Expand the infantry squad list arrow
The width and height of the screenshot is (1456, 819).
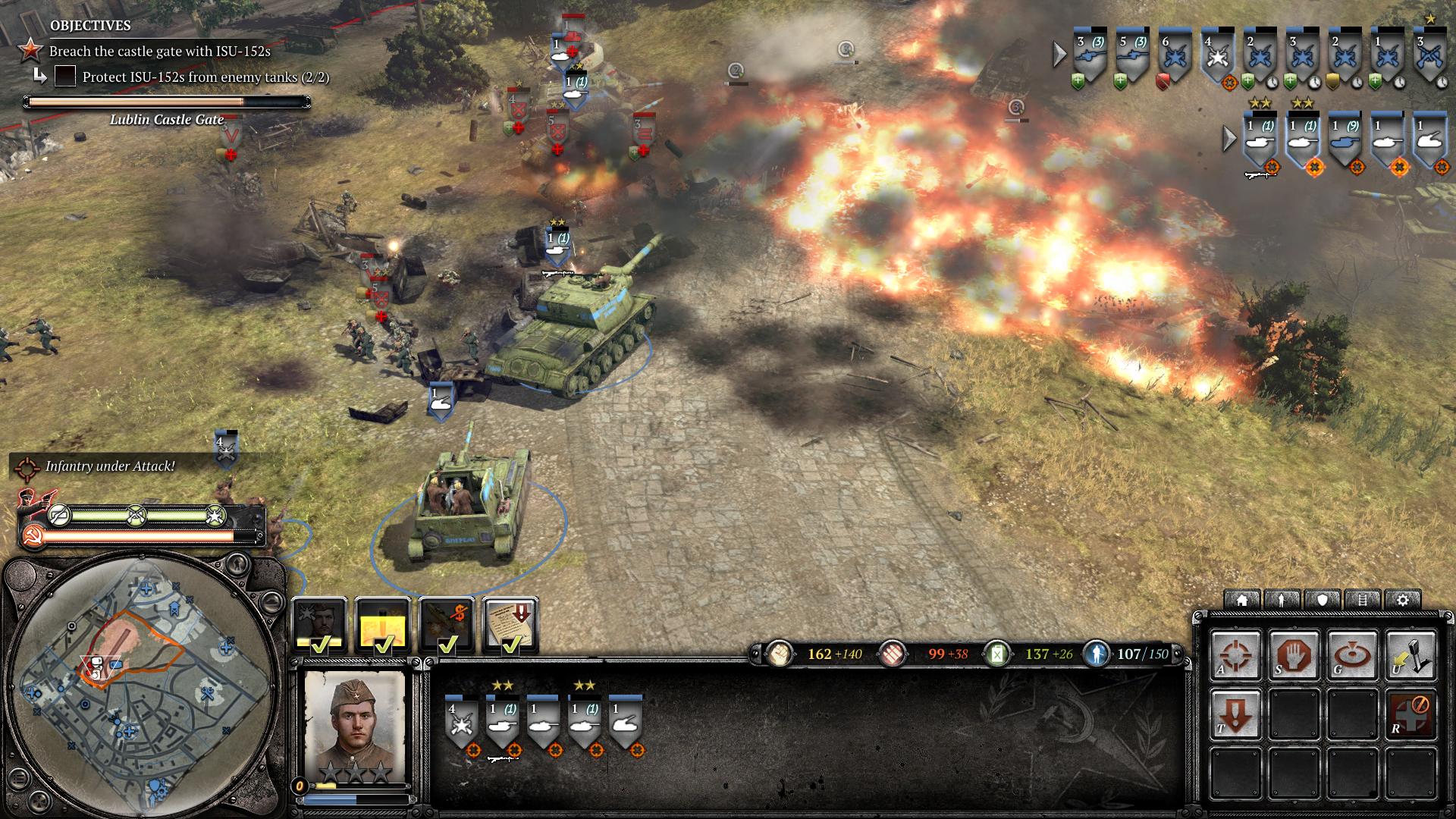tap(1060, 54)
